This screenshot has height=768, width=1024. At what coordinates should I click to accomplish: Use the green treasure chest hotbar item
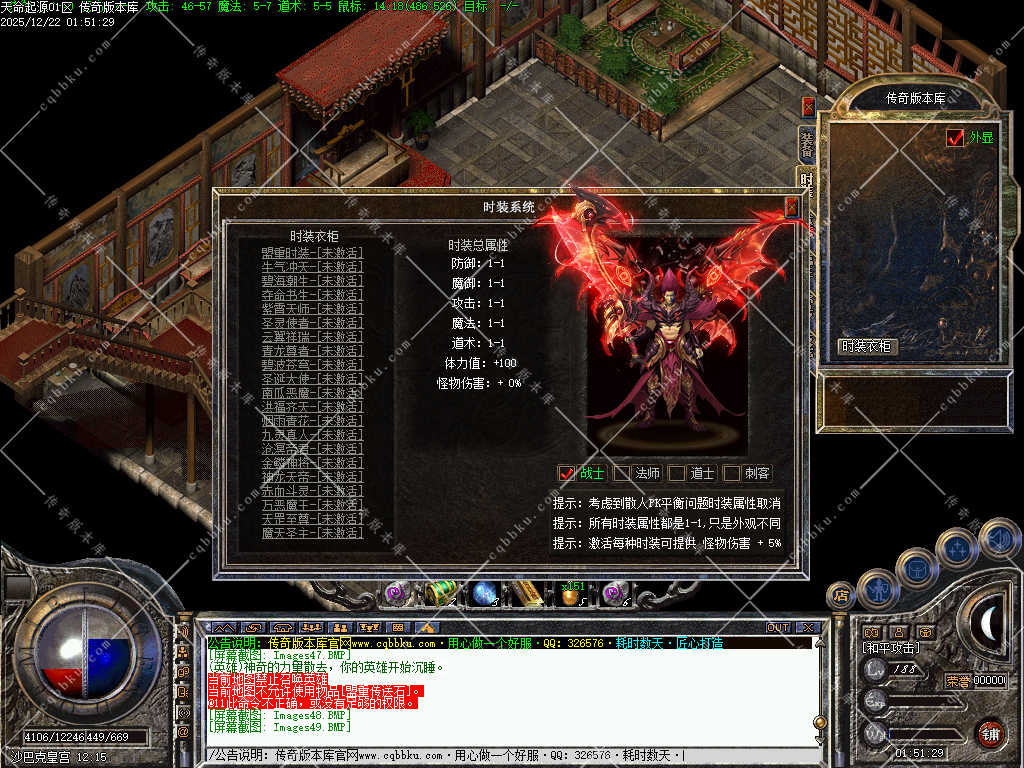point(439,592)
